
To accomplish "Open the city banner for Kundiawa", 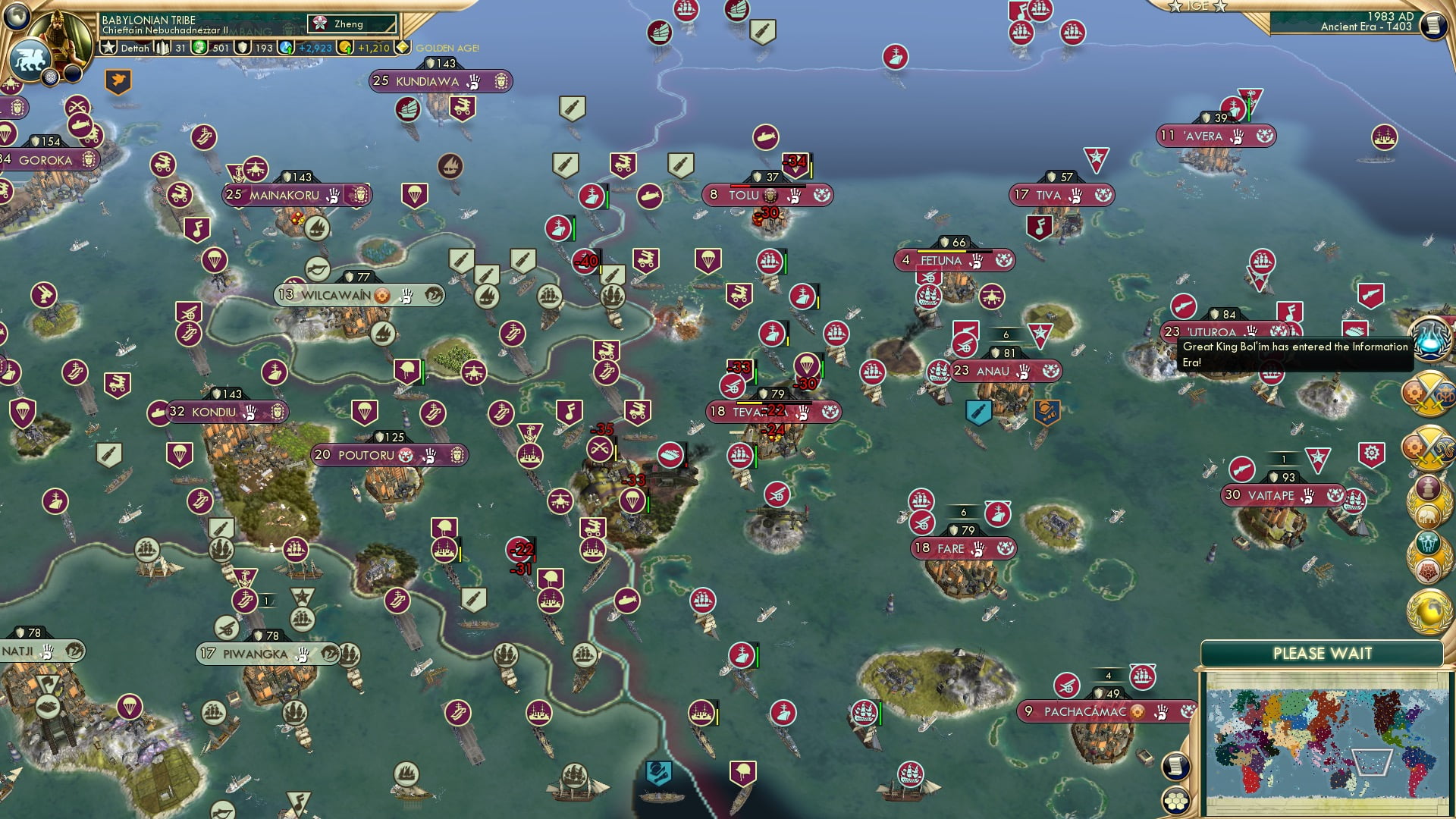I will (x=427, y=81).
